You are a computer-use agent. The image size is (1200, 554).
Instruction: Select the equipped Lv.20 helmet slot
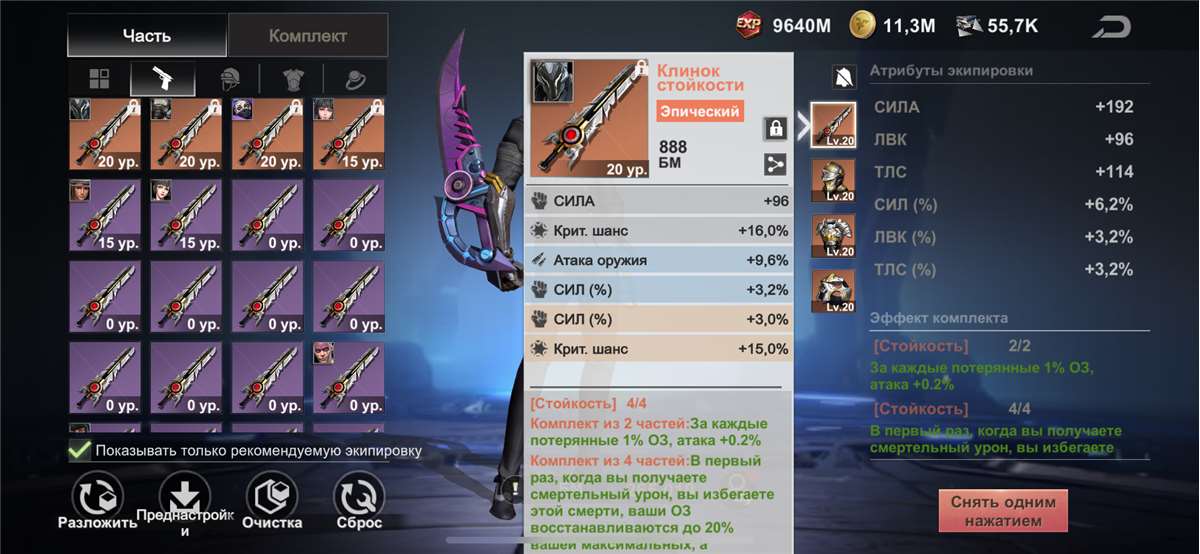coord(832,180)
